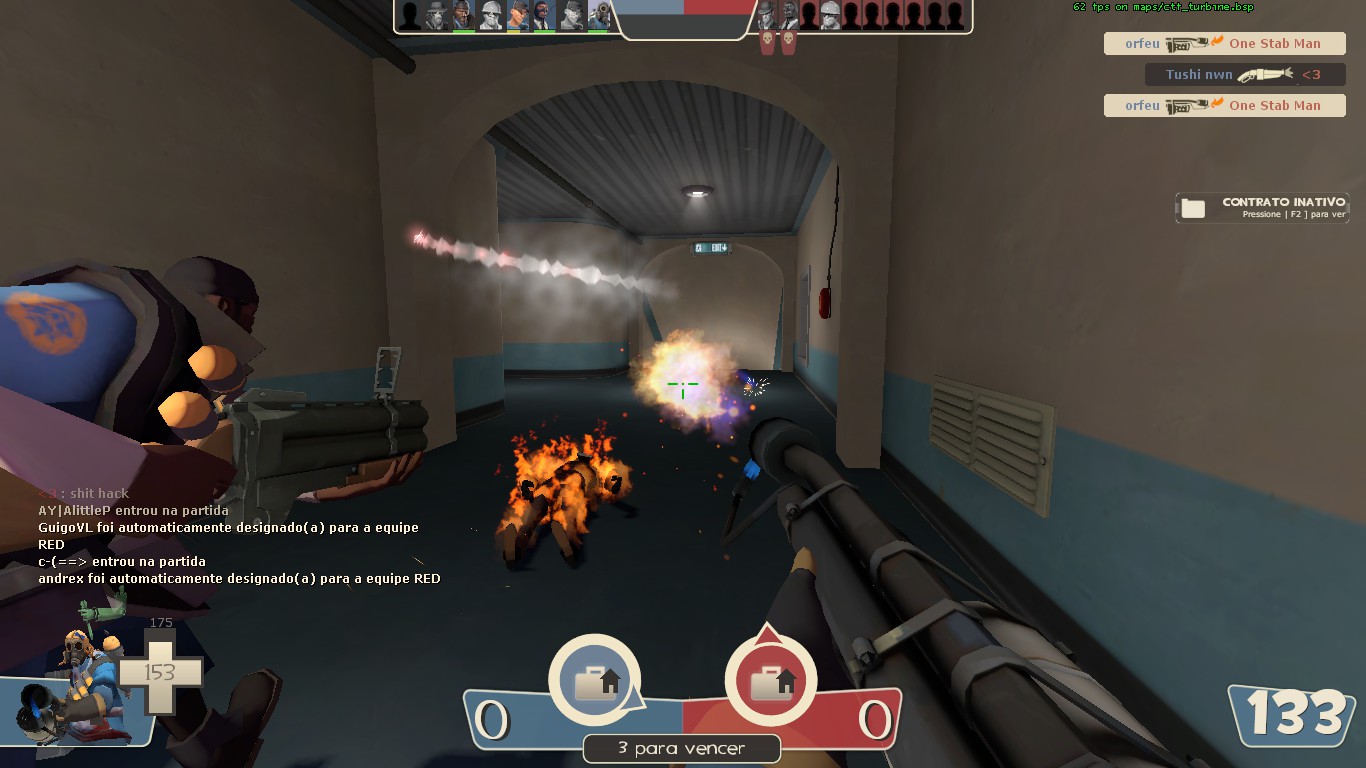Click the red team intelligence briefcase icon

[769, 683]
